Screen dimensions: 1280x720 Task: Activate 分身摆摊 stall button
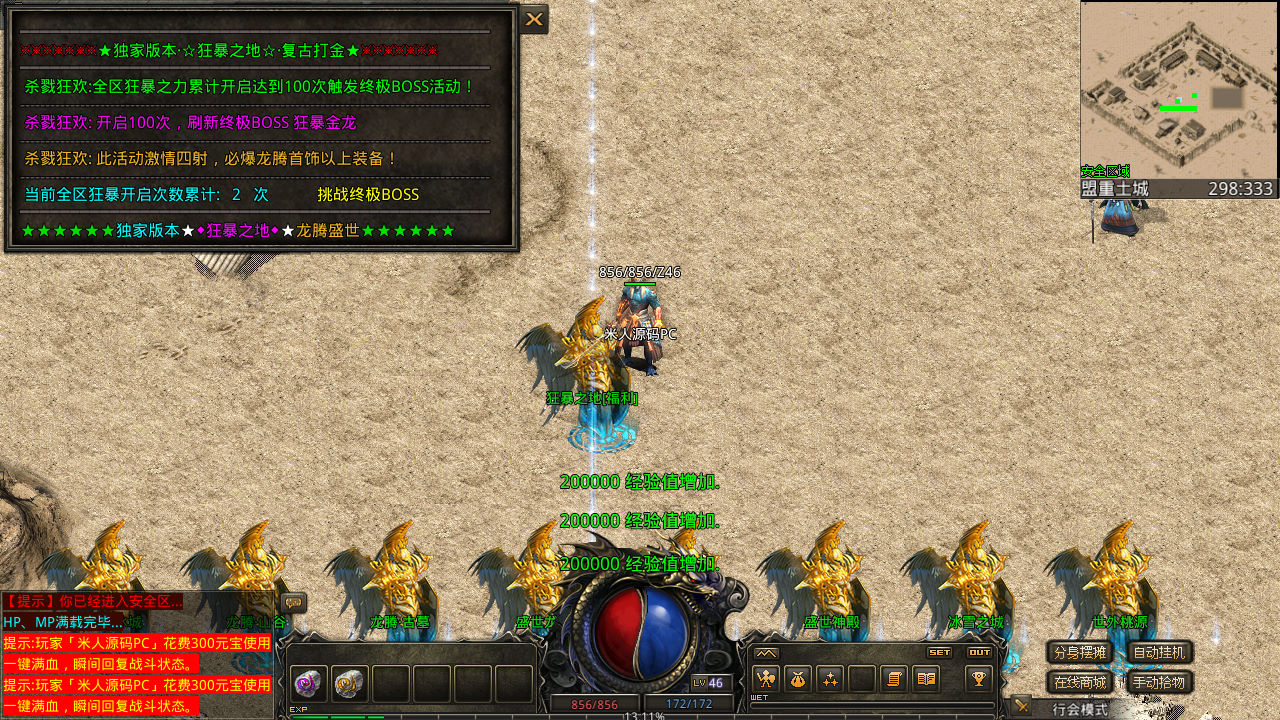[1080, 653]
